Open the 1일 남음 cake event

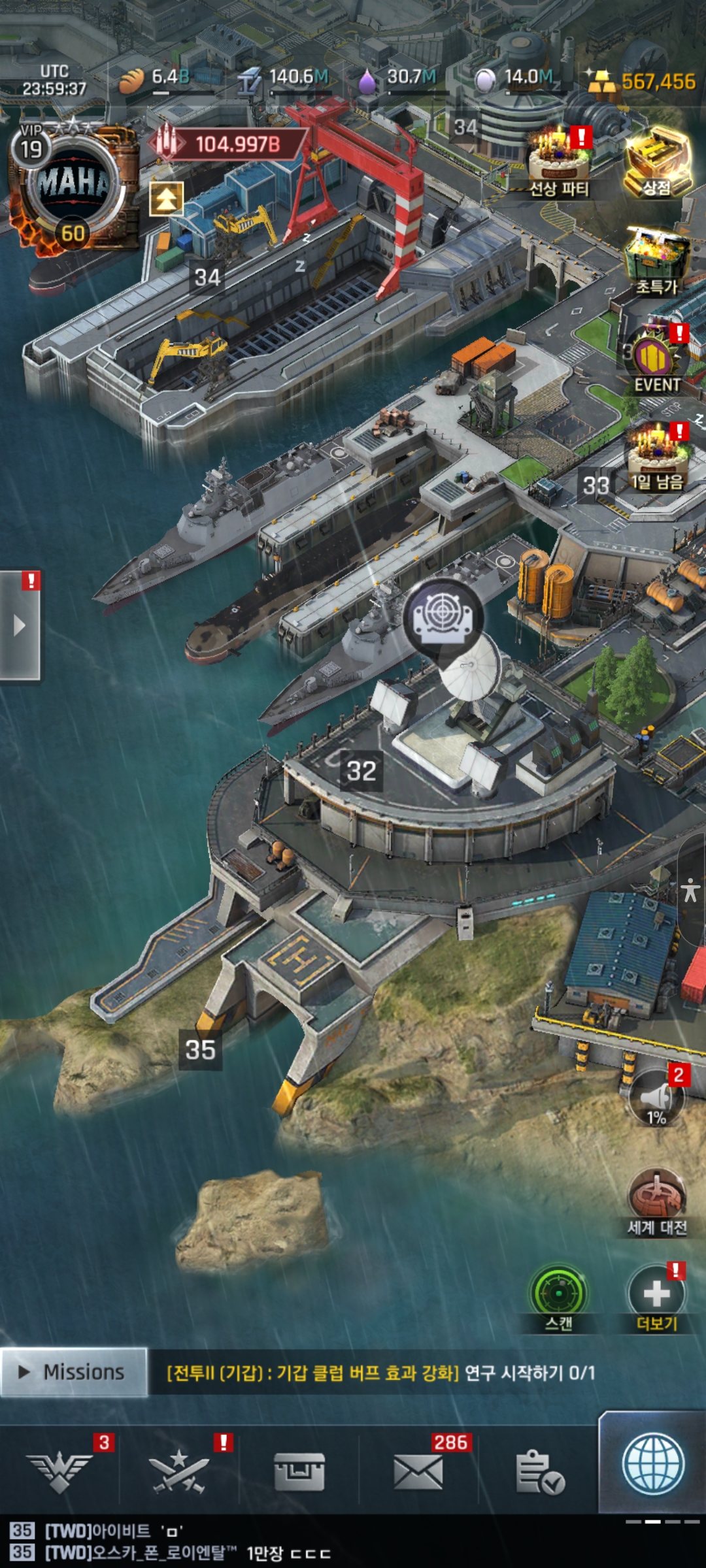(656, 456)
